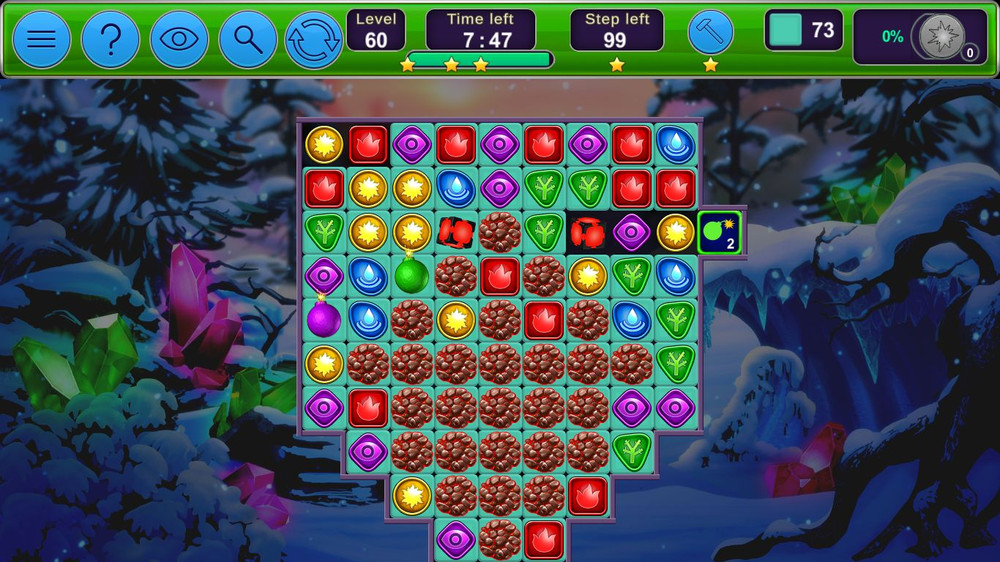Image resolution: width=1000 pixels, height=562 pixels.
Task: Use the green bomb booster with count 2
Action: 719,233
